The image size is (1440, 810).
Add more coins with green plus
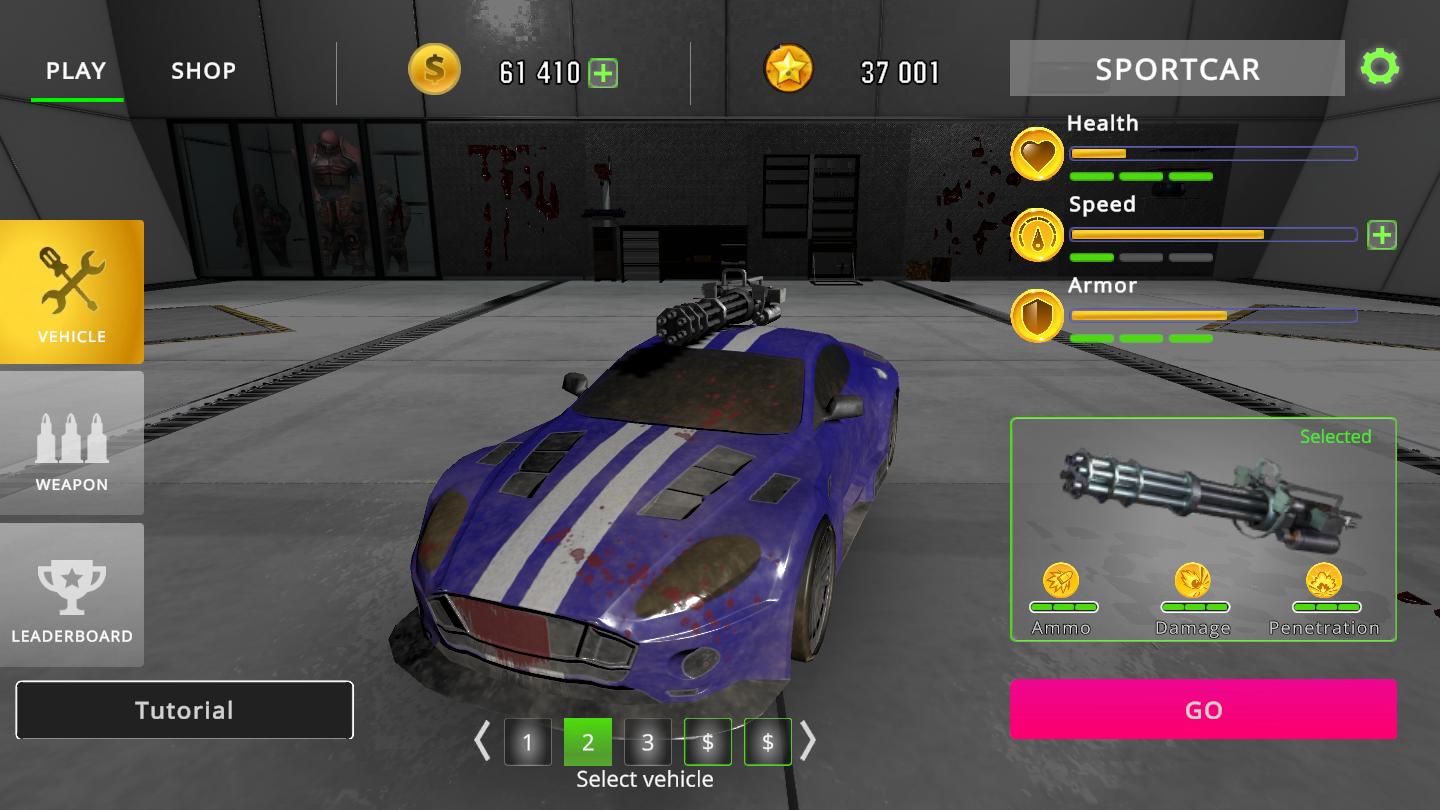click(x=603, y=73)
